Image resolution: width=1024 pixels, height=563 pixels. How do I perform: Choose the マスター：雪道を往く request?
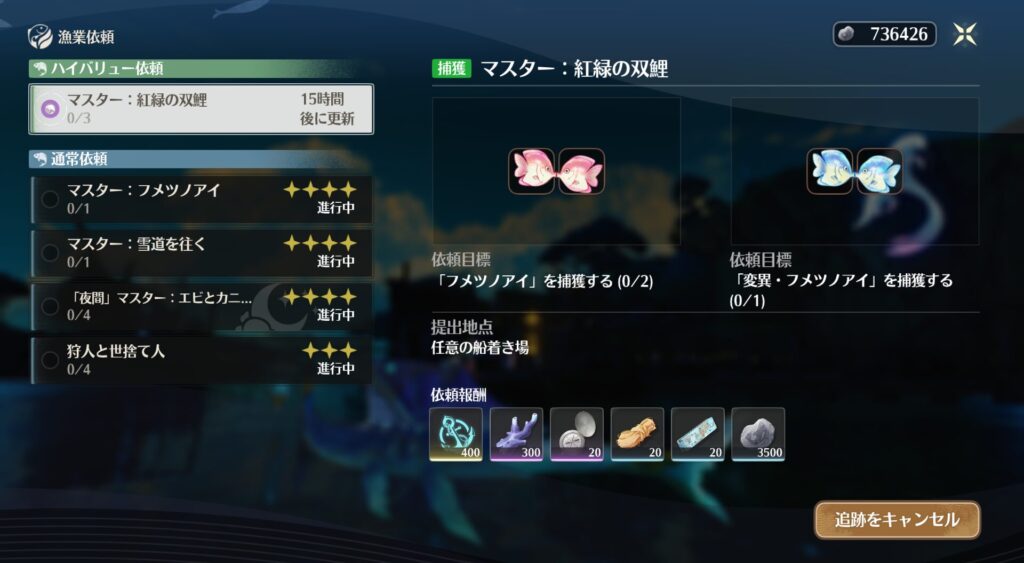202,252
